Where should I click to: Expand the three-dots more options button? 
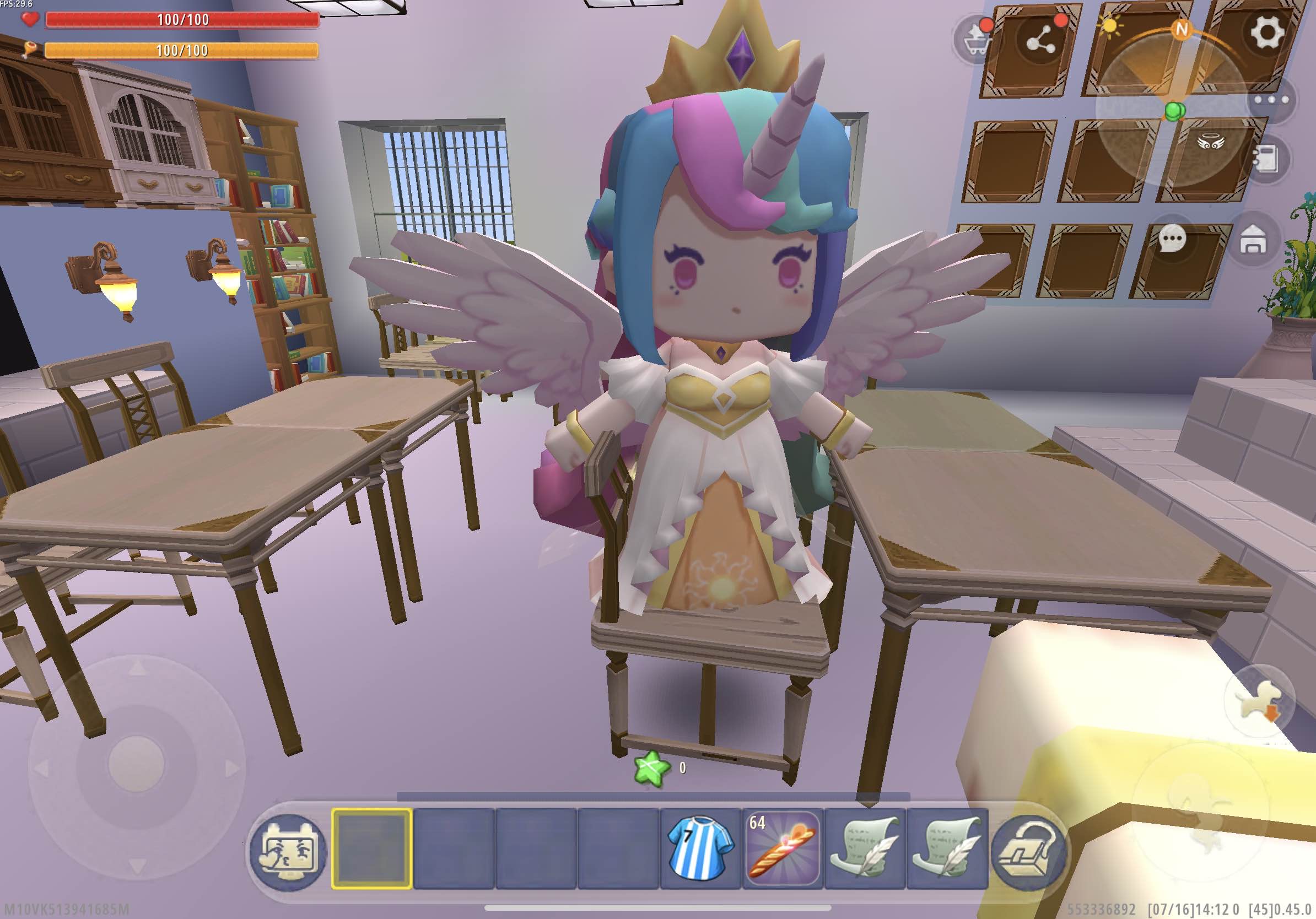coord(1271,100)
